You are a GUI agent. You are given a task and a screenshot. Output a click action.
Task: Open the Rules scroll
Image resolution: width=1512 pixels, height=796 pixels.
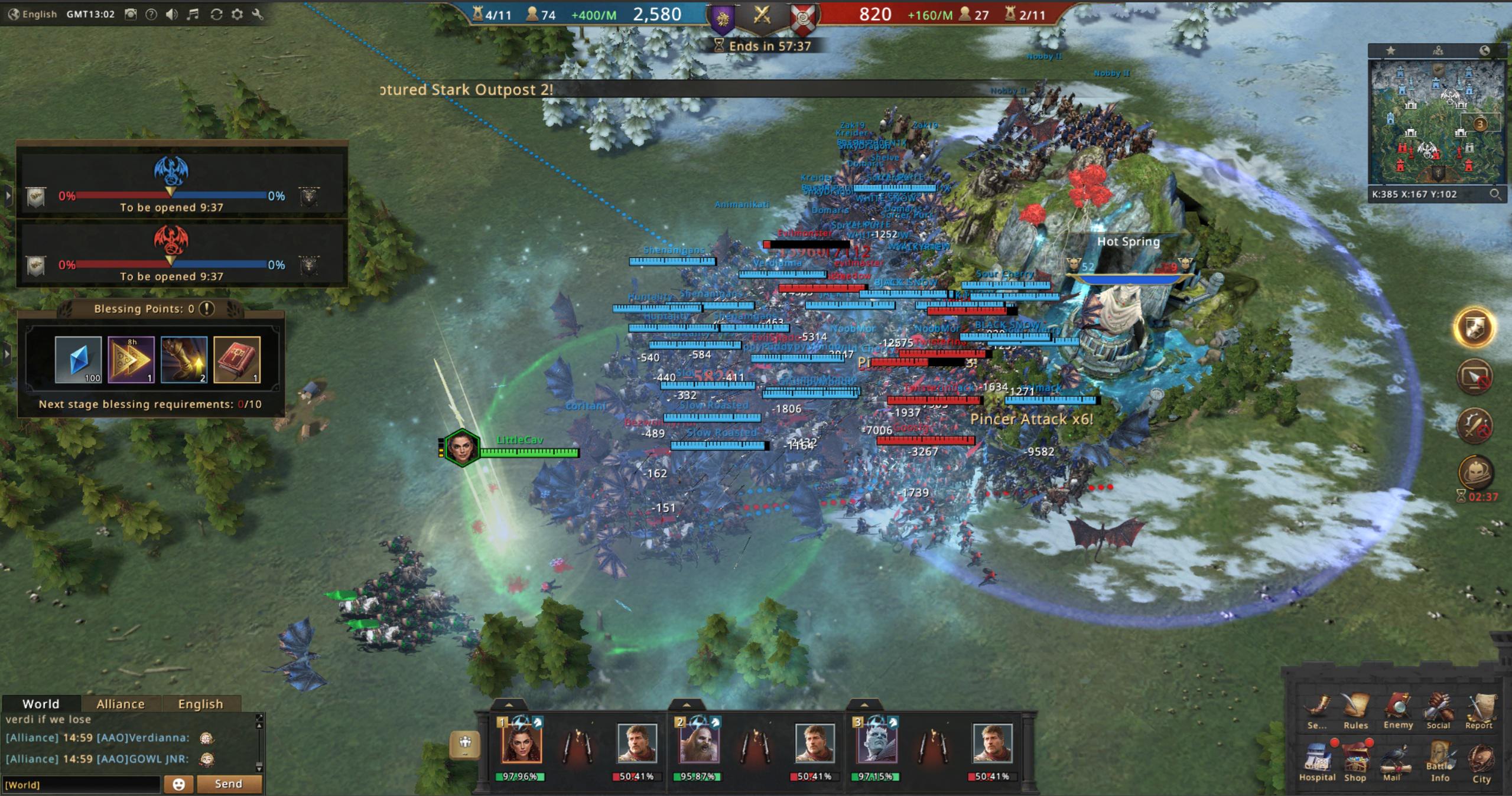pos(1355,710)
